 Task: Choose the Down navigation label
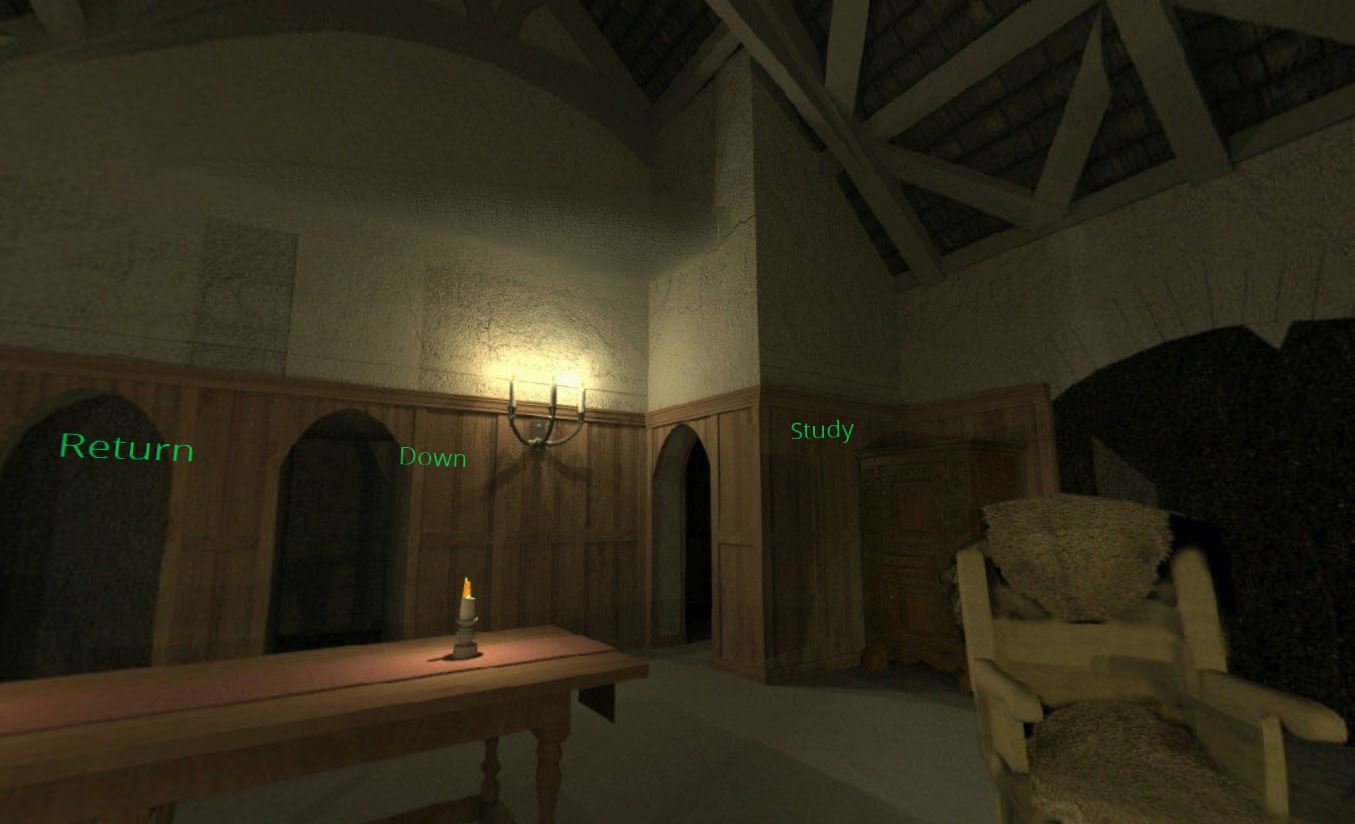433,457
